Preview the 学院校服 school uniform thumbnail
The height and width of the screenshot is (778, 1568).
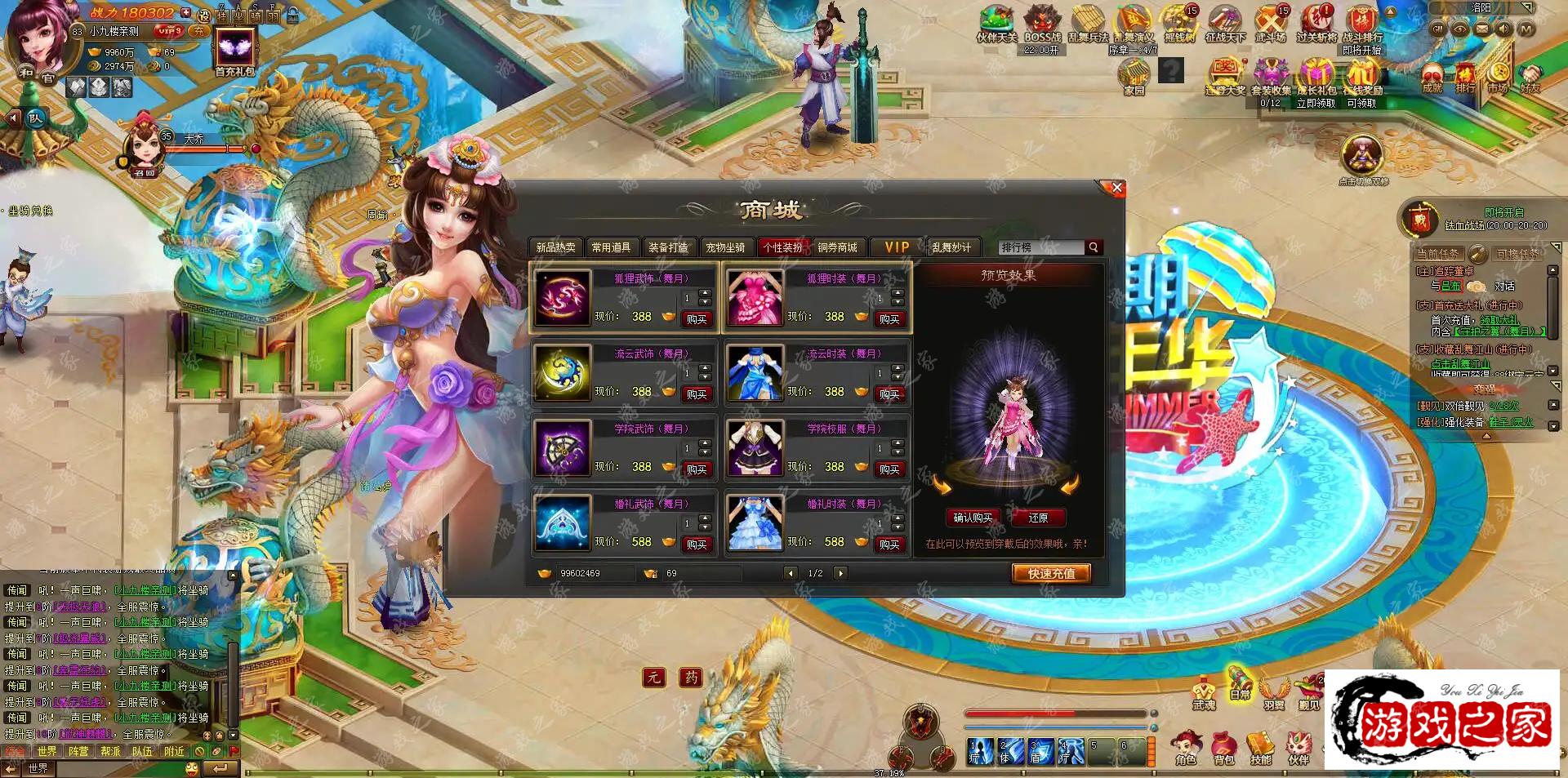tap(755, 448)
